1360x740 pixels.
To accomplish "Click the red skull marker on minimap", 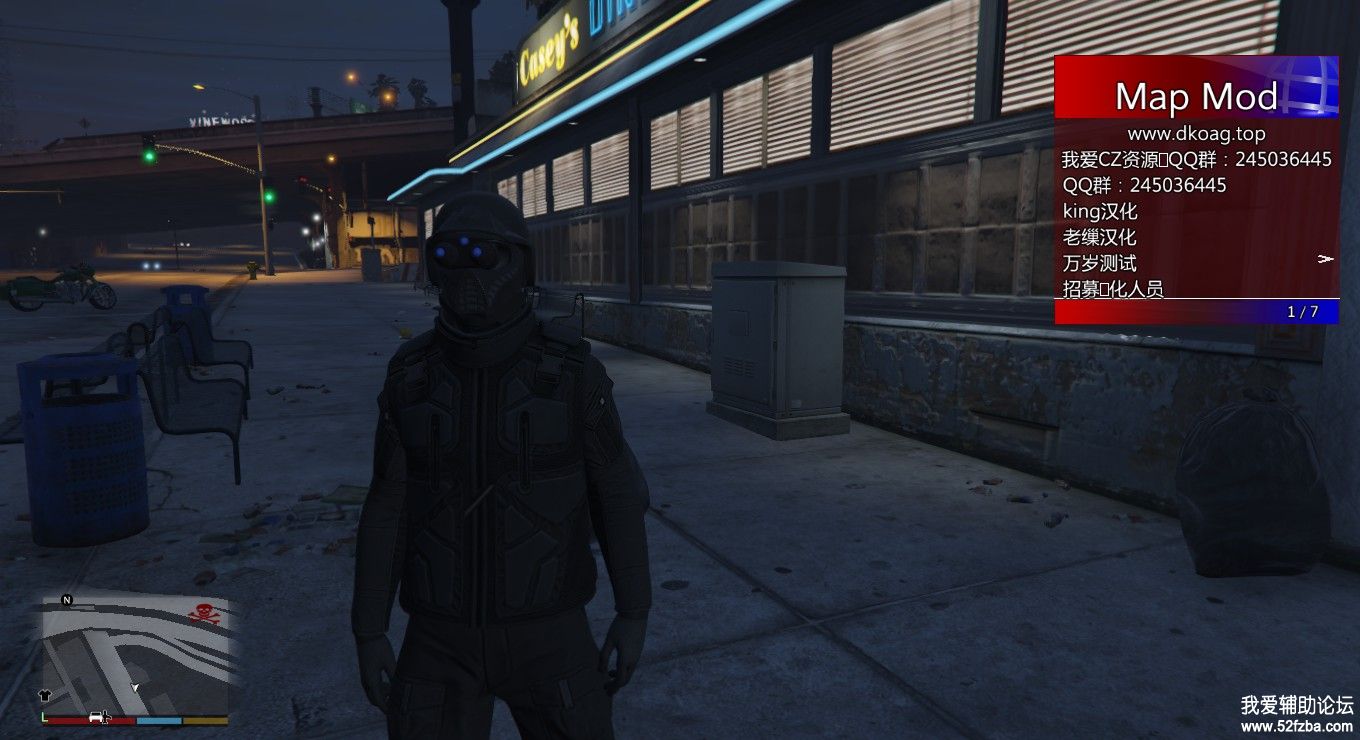I will [x=204, y=614].
